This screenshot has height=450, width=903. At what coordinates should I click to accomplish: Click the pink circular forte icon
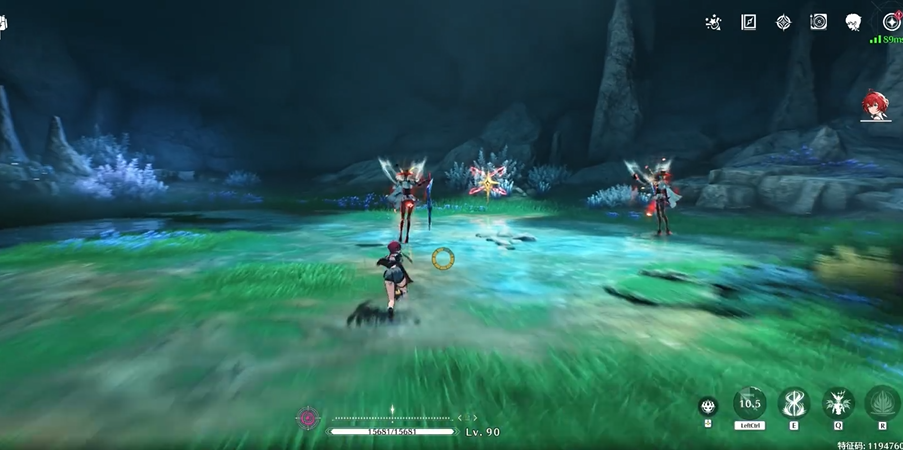[308, 418]
